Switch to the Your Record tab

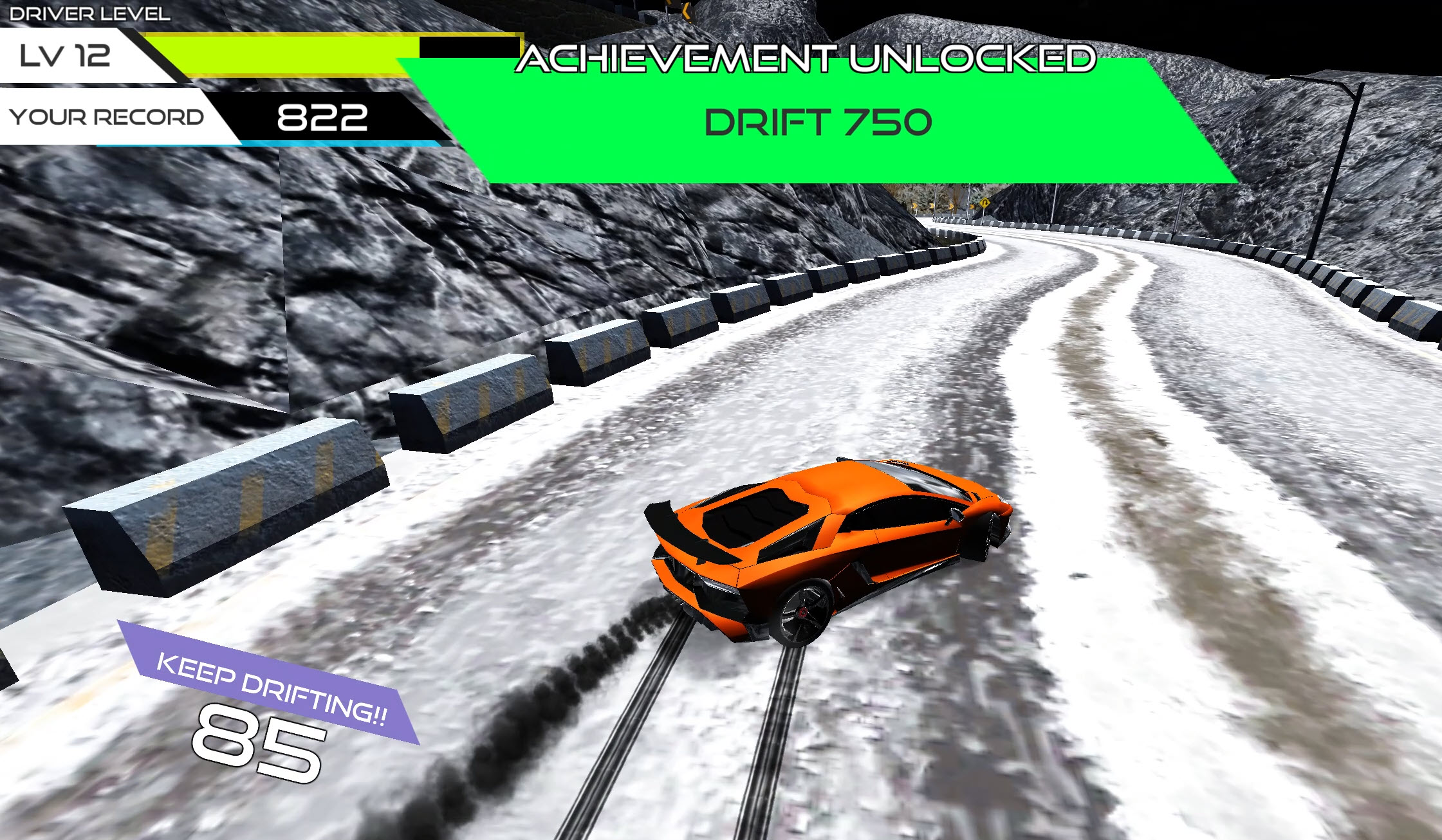click(106, 117)
